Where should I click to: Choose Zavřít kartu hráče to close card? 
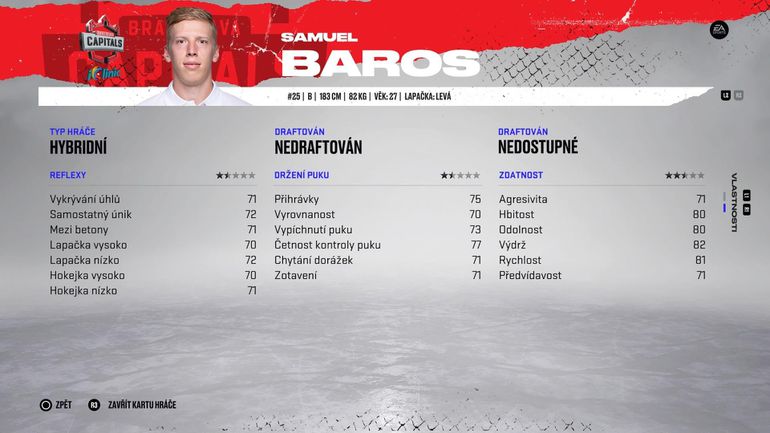pyautogui.click(x=131, y=405)
